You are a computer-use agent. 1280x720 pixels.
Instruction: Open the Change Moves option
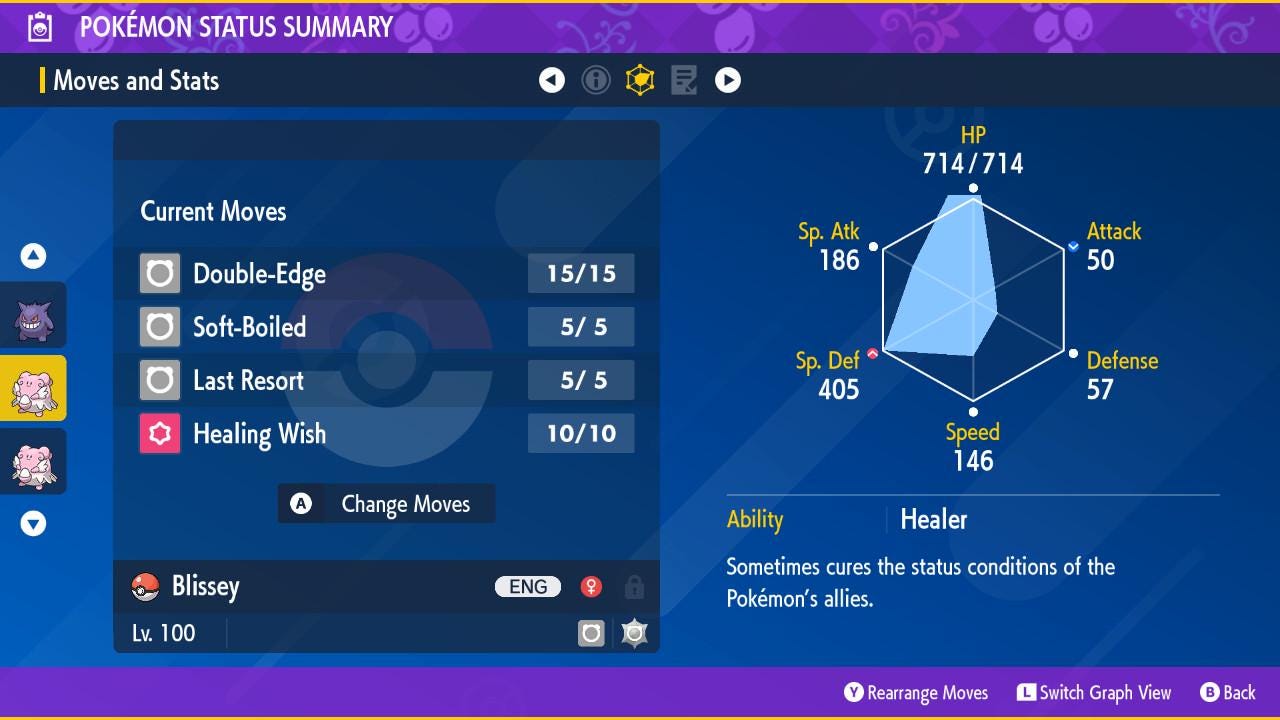pos(386,504)
